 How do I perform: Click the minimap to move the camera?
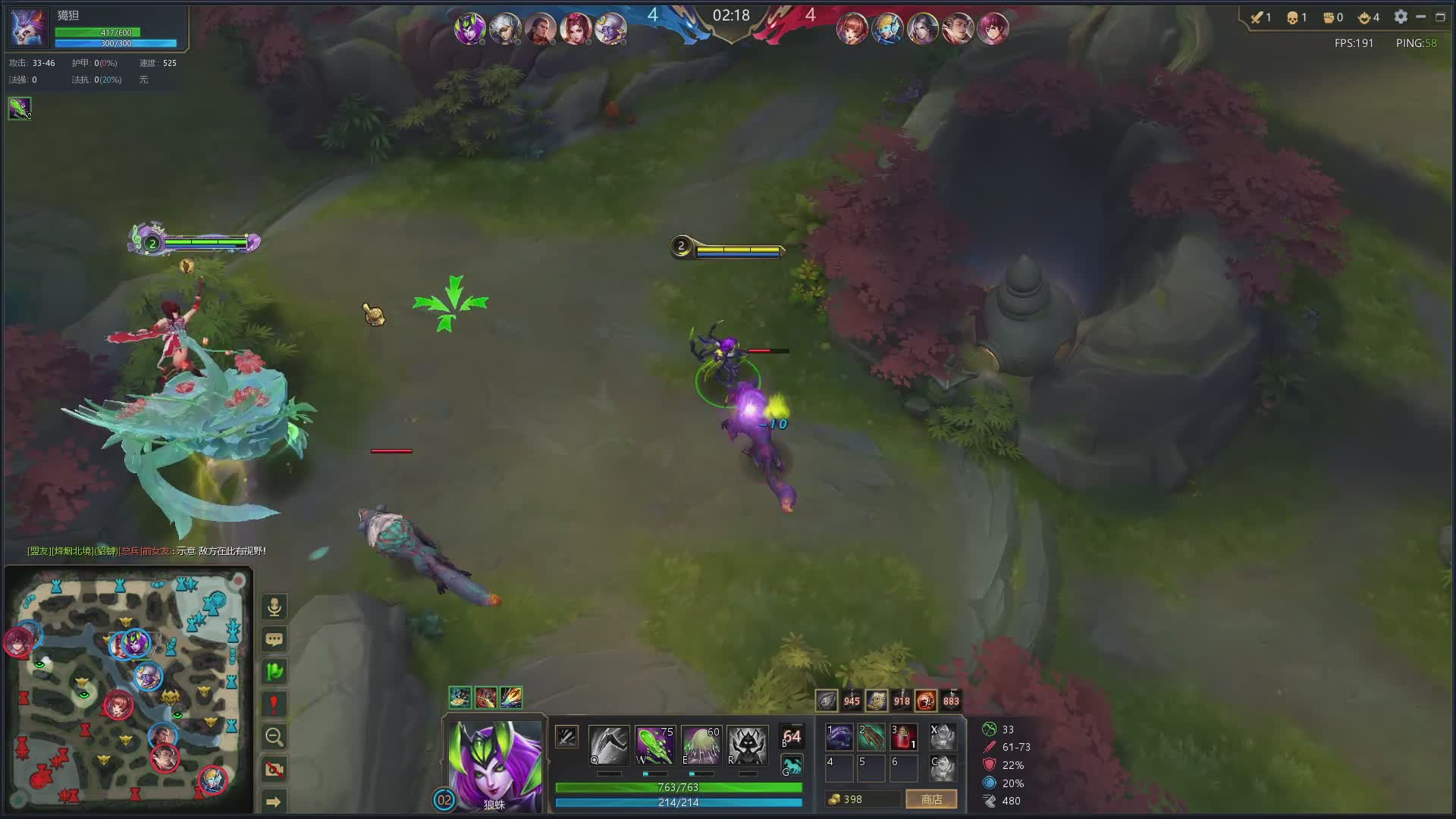[127, 690]
